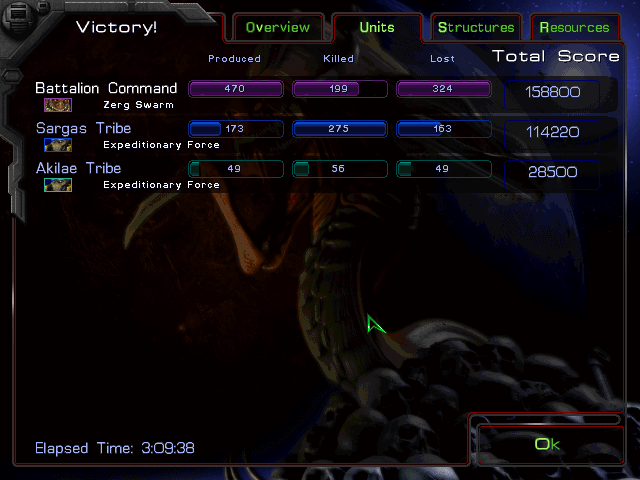Screen dimensions: 640x480
Task: Confirm with the Ok button
Action: [x=548, y=444]
